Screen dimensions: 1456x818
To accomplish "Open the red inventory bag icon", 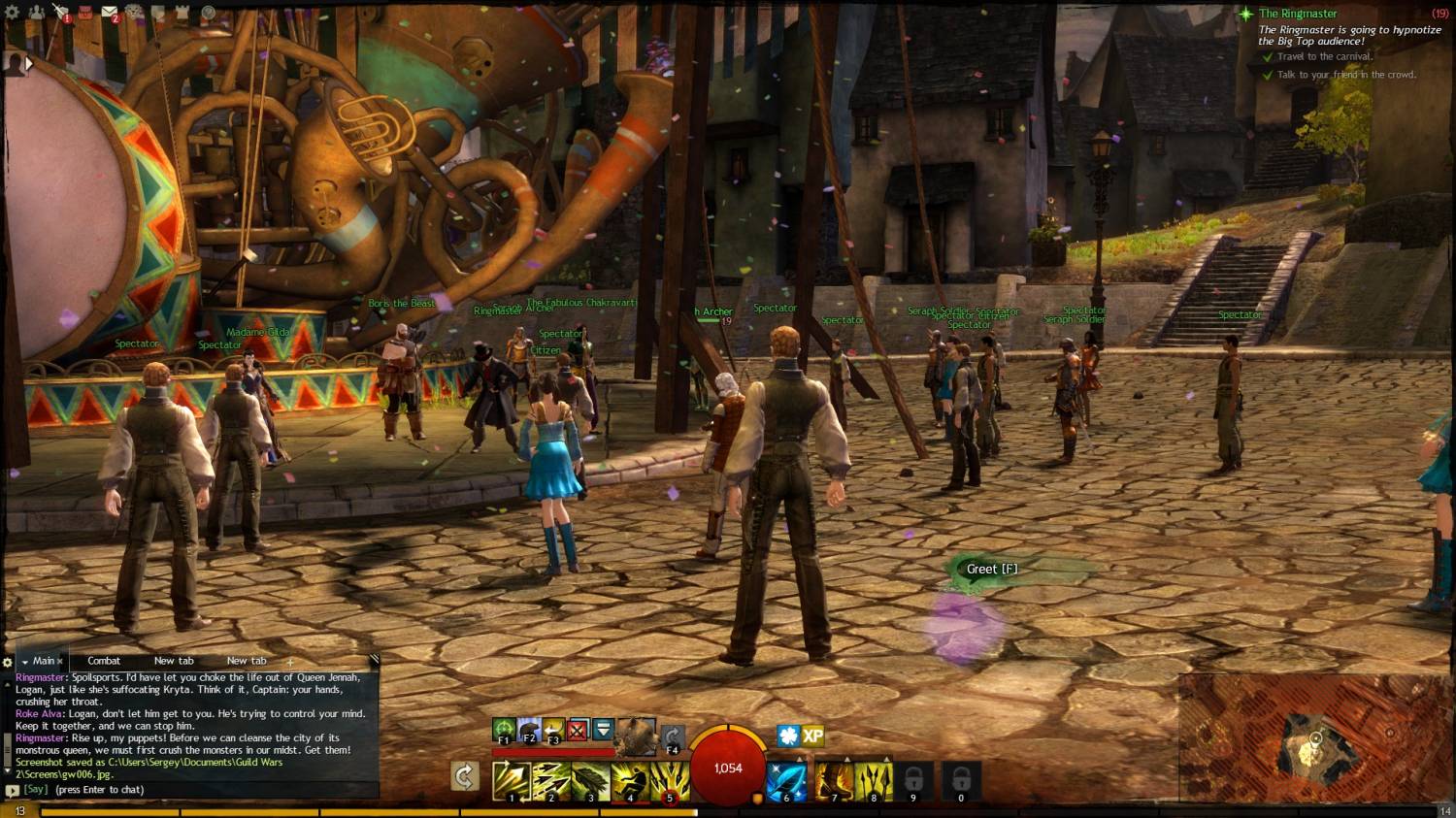I will 84,13.
